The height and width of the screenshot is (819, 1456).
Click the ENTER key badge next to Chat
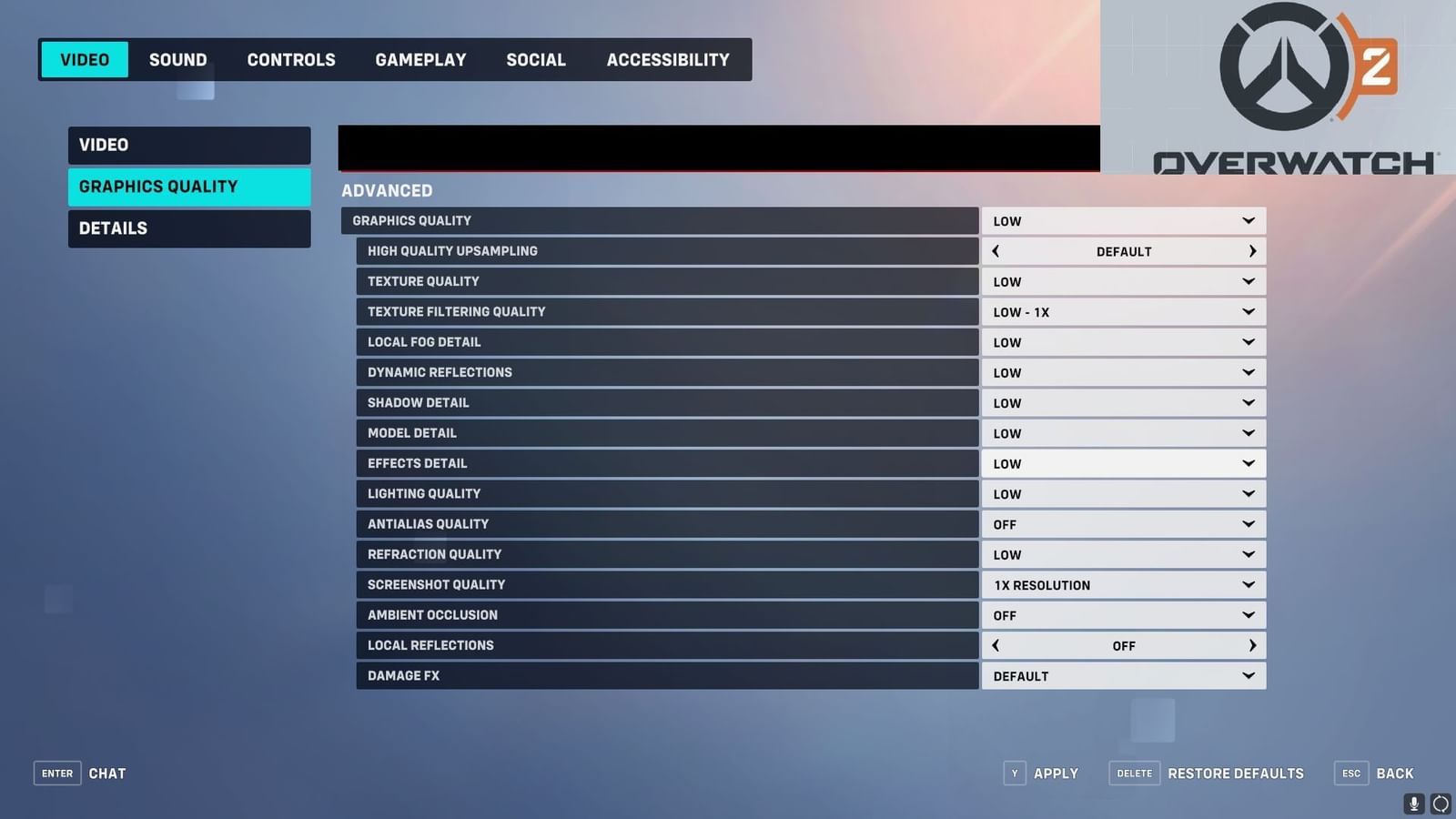56,773
